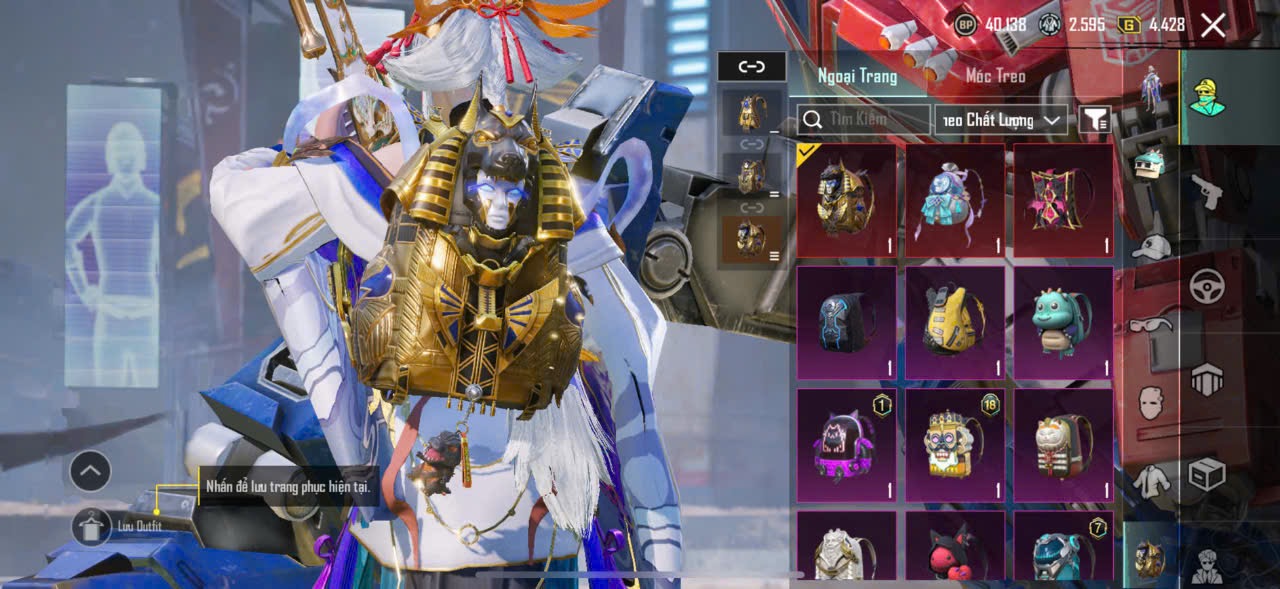Open the Ngoại Trang tab
Screen dimensions: 1280x589
pyautogui.click(x=857, y=76)
